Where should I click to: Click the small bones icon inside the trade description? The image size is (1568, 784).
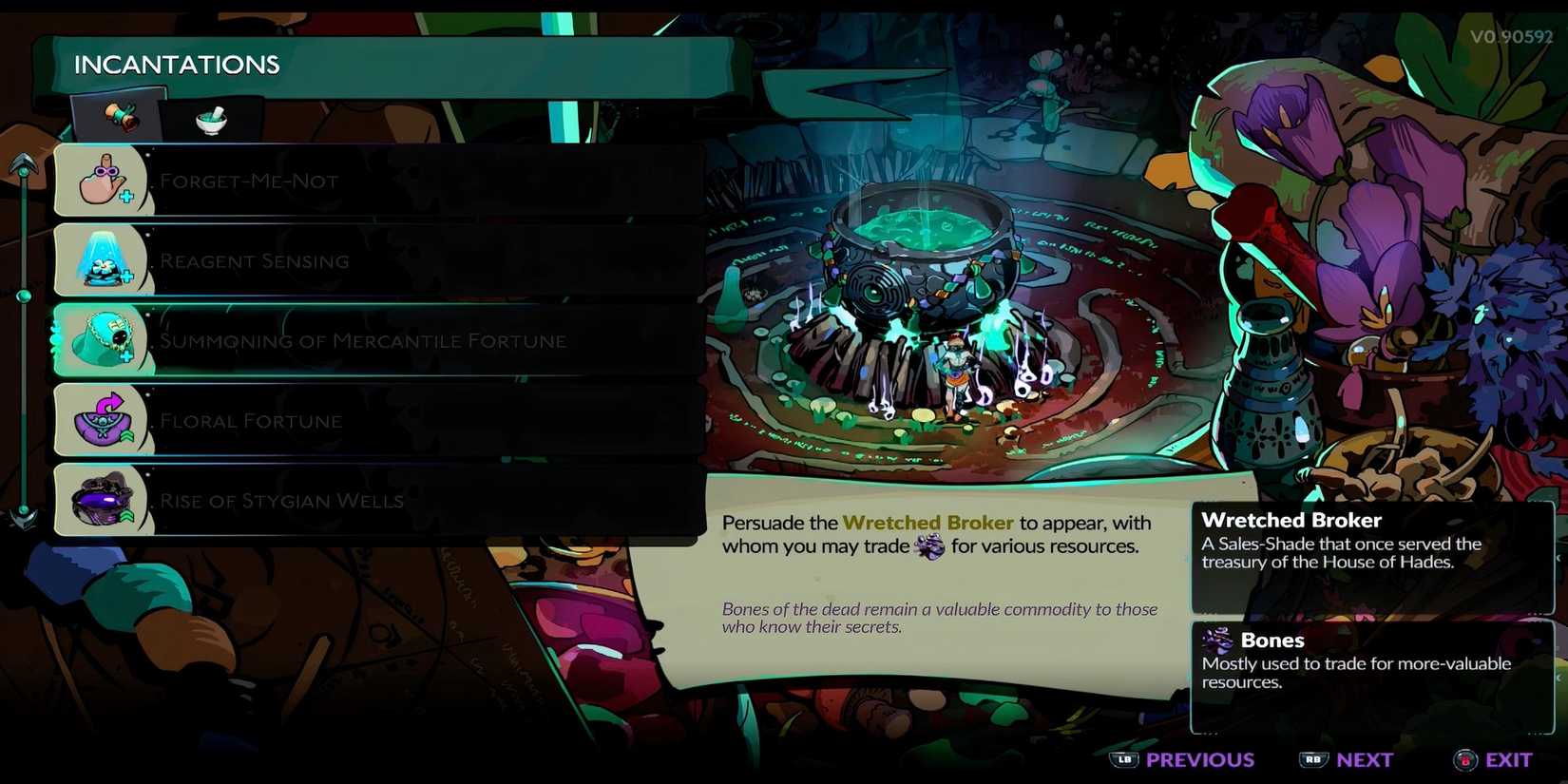pos(930,546)
